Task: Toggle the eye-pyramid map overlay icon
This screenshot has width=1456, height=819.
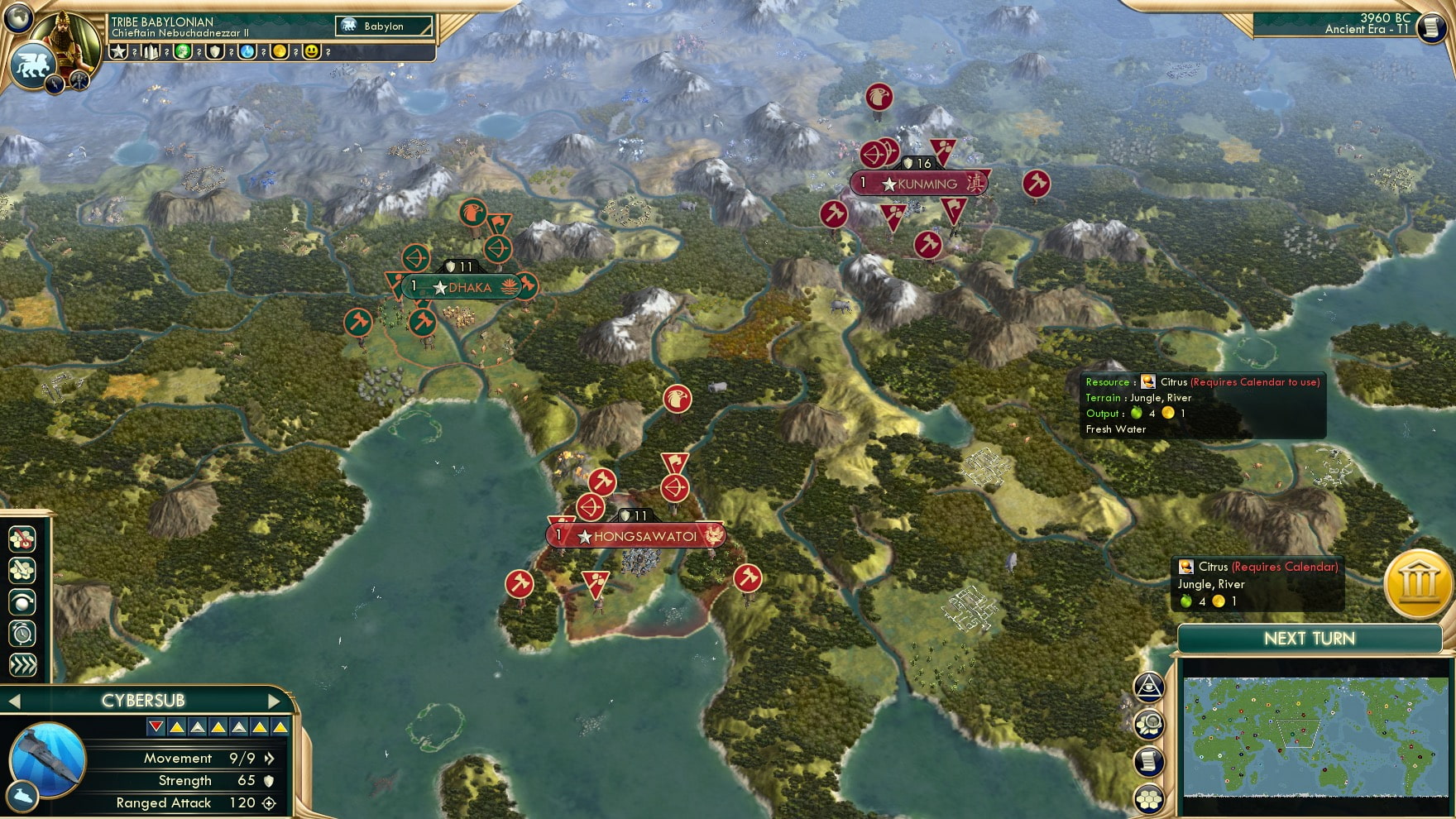Action: 1151,685
